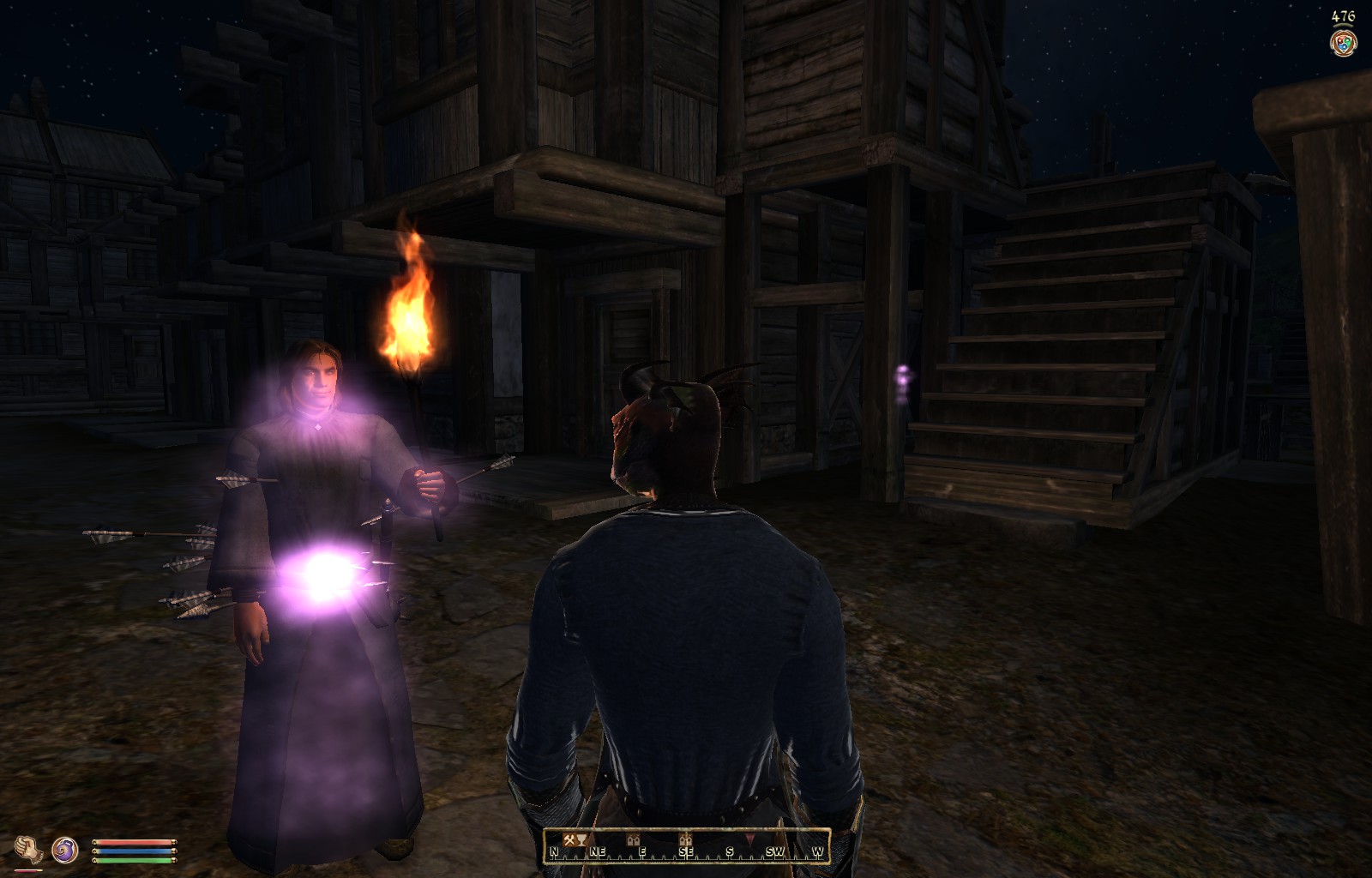Select the purple swirl spell icon
Viewport: 1372px width, 878px height.
(65, 850)
